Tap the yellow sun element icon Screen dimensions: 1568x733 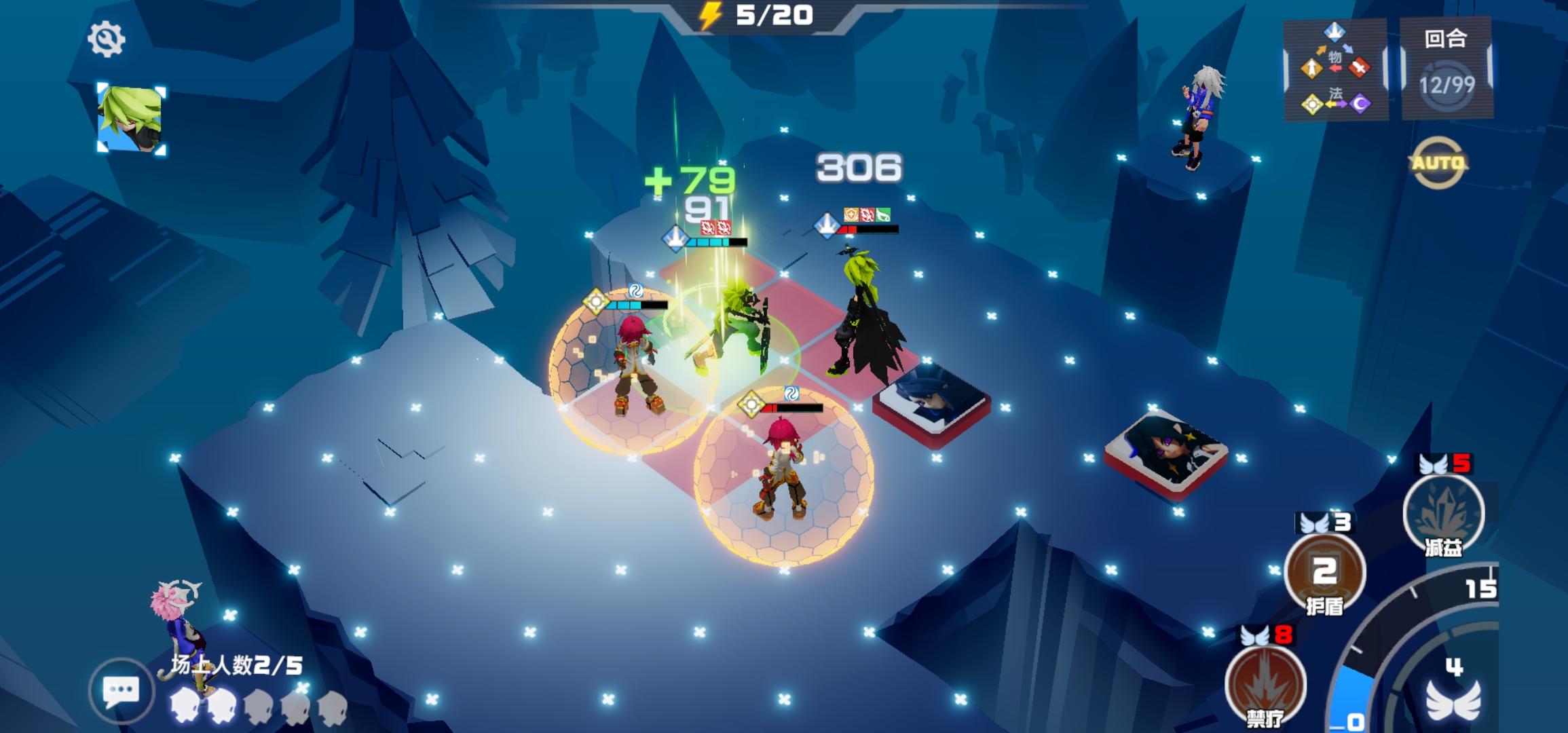click(1311, 104)
